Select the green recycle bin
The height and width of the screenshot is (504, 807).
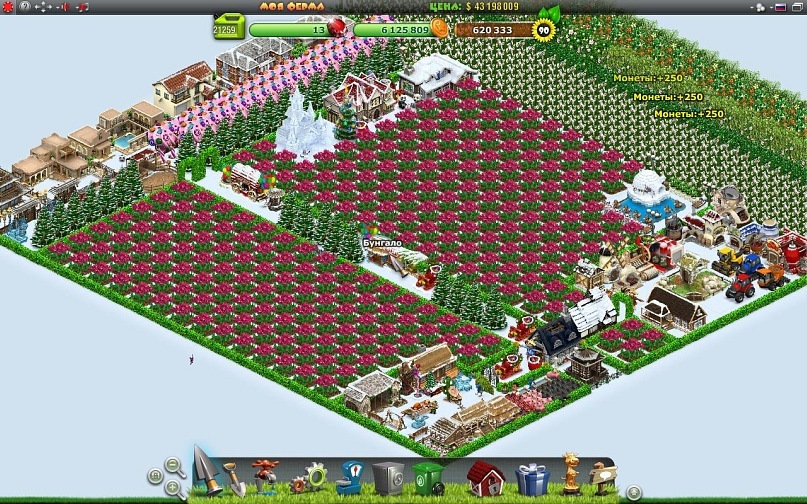click(428, 478)
